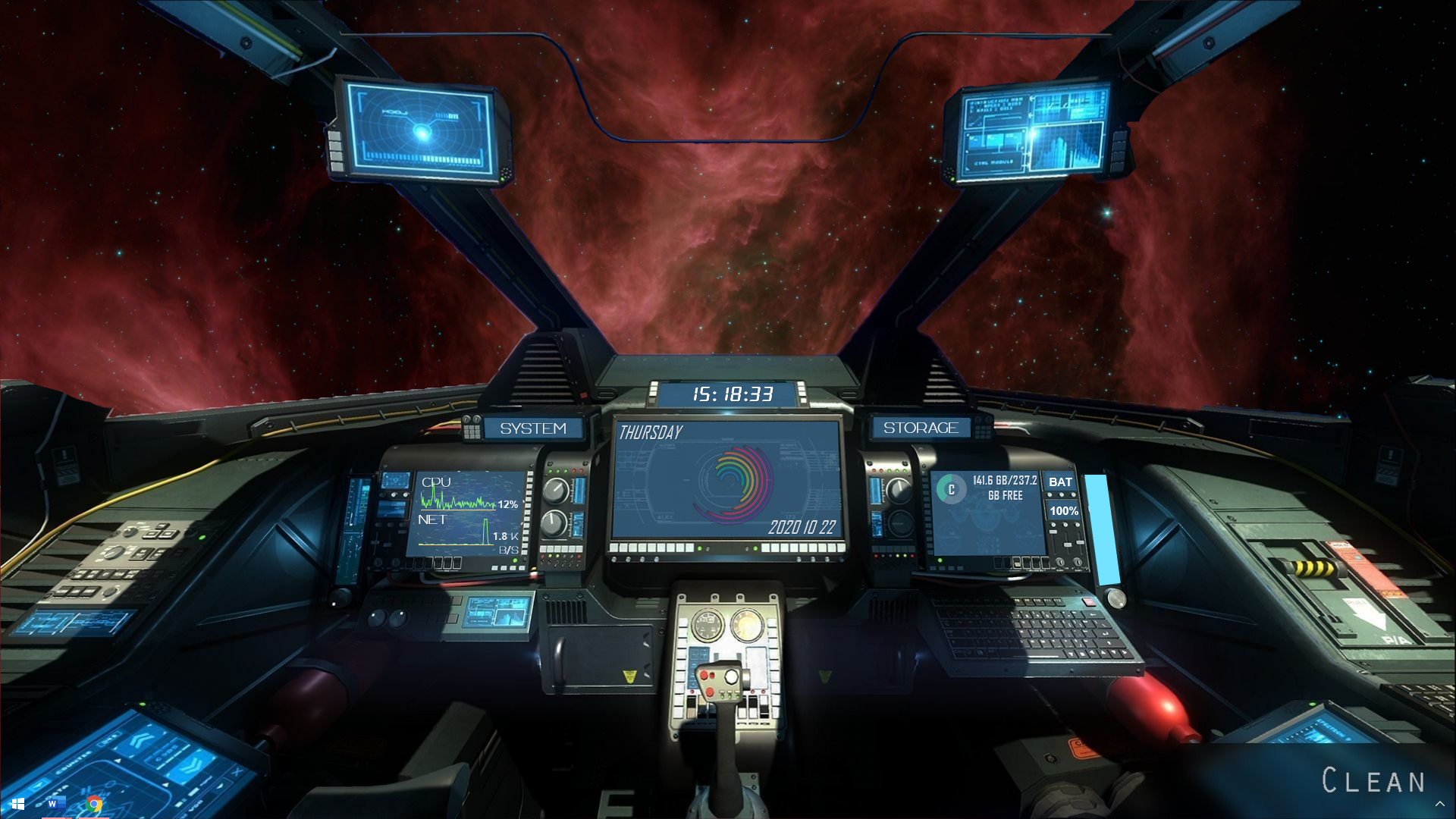1456x819 pixels.
Task: Select the SYSTEM panel label
Action: tap(533, 428)
